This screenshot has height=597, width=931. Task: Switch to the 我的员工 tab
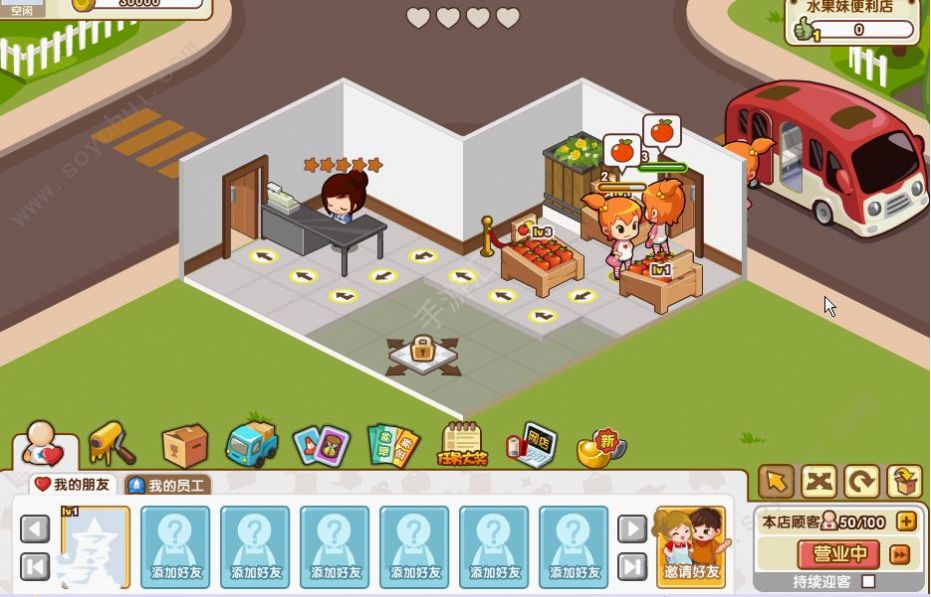[x=168, y=486]
